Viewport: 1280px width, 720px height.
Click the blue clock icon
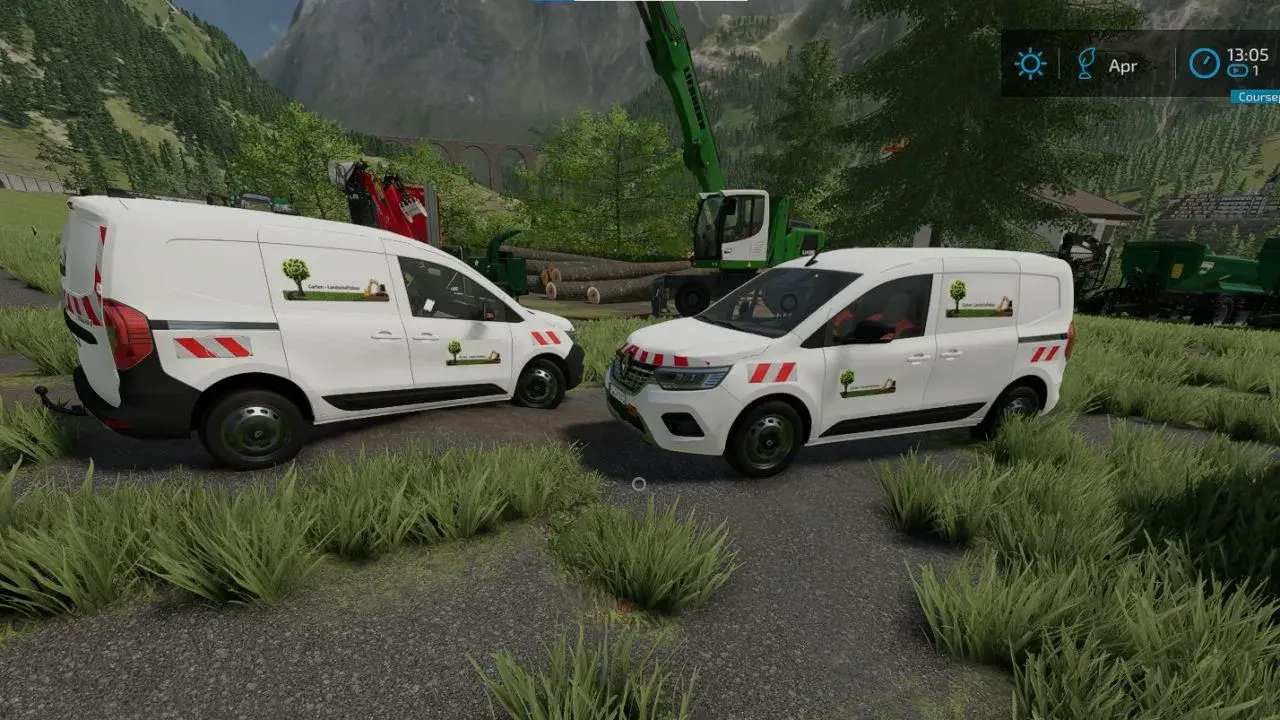[1204, 63]
